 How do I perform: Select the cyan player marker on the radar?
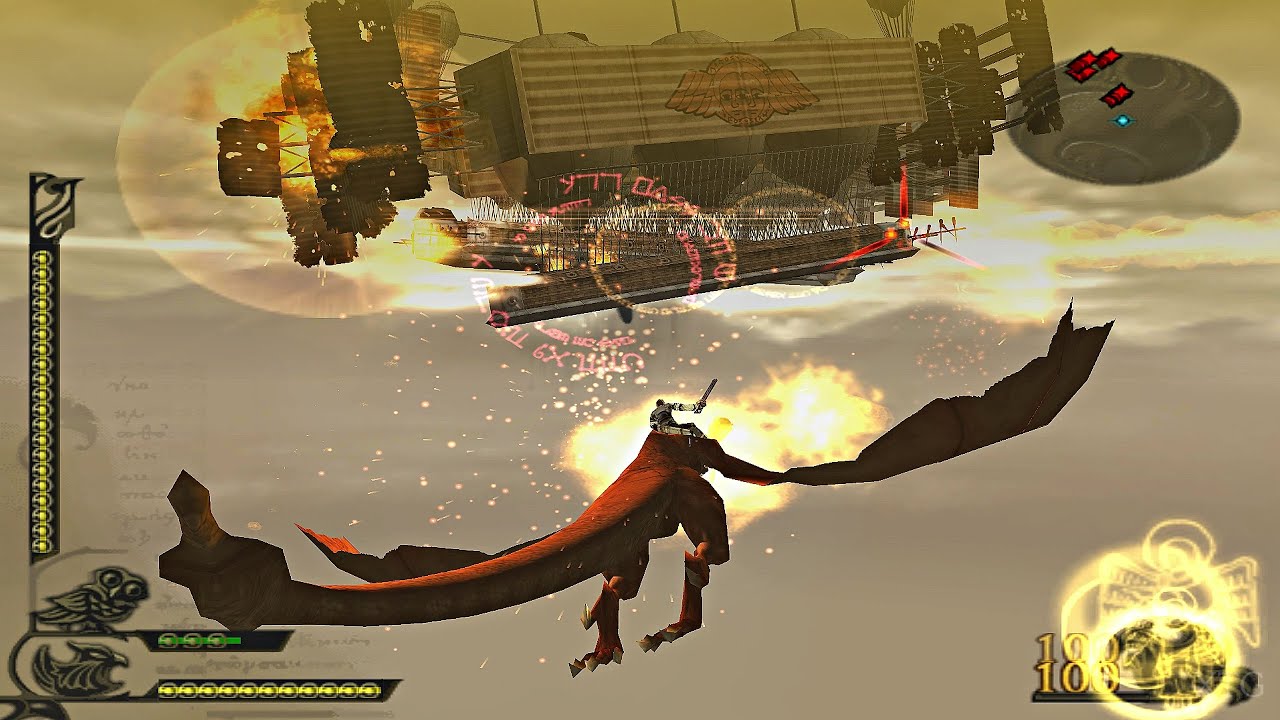(1122, 120)
